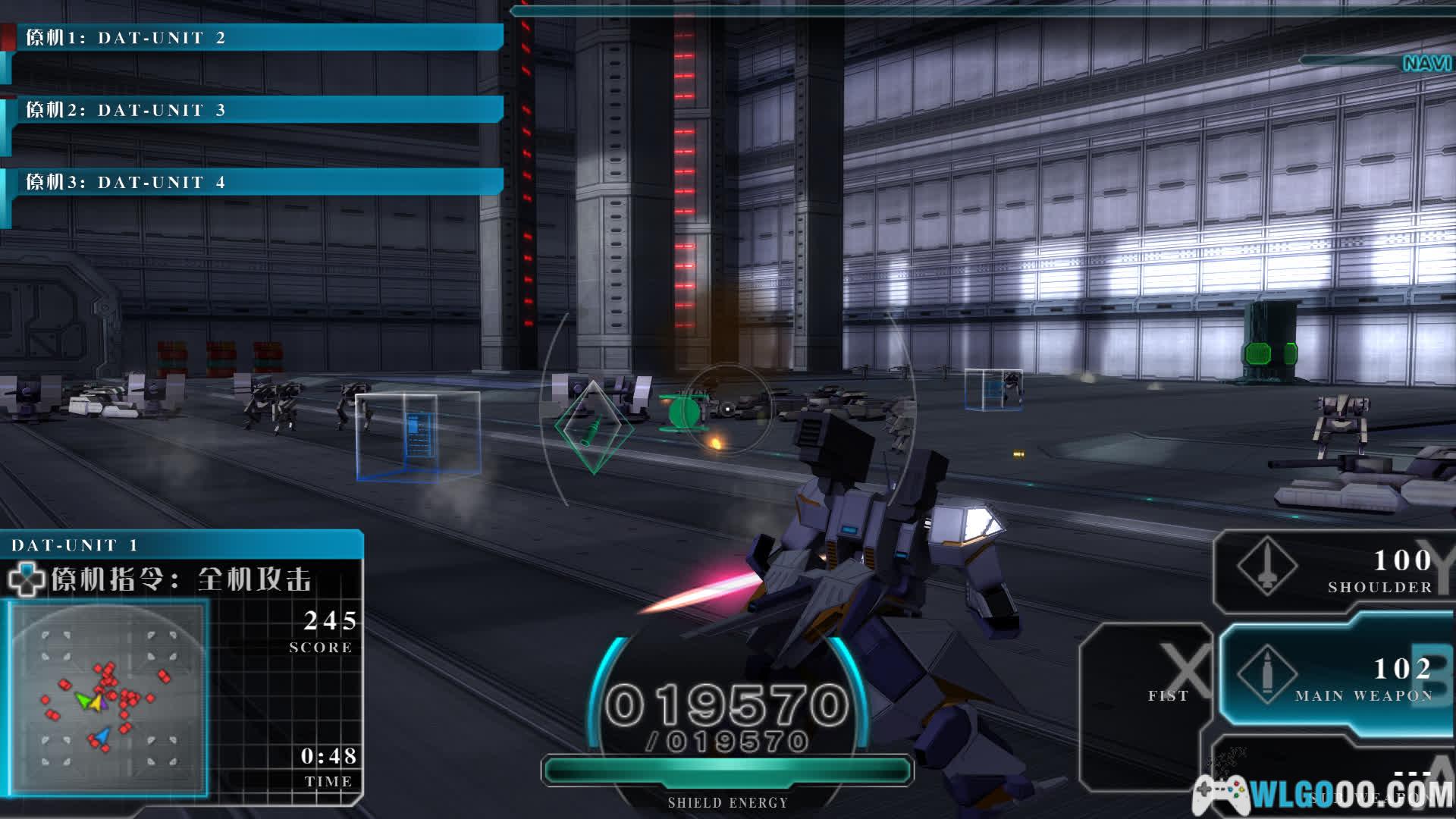Click the radar minimap
This screenshot has width=1456, height=819.
tap(108, 698)
